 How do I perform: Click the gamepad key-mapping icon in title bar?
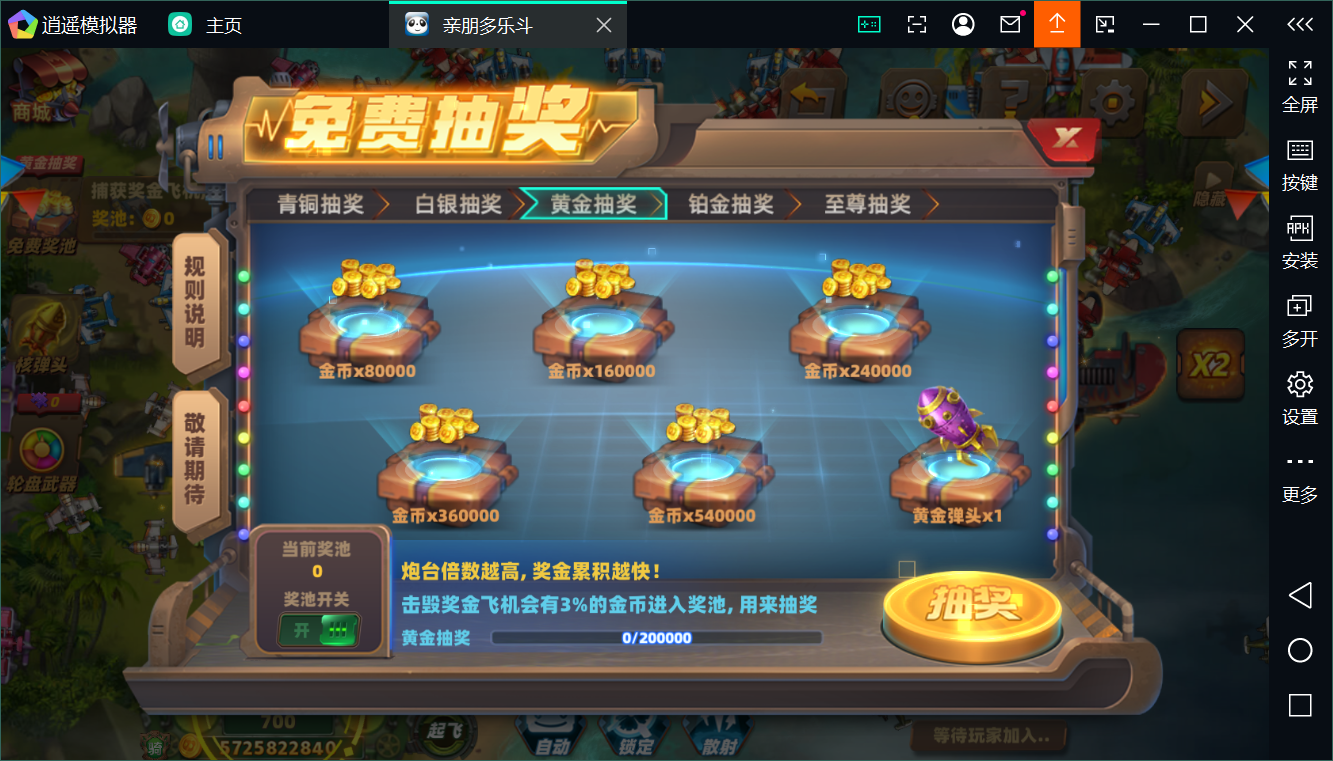(x=869, y=23)
